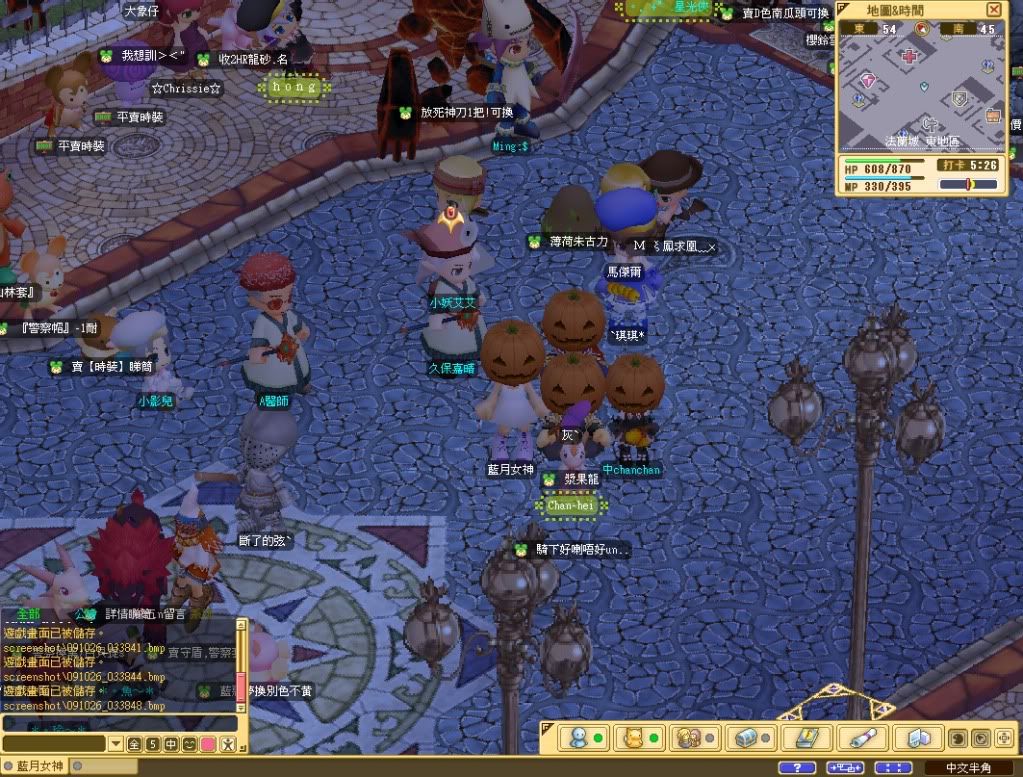Close the map and time panel
The width and height of the screenshot is (1023, 777).
point(993,10)
